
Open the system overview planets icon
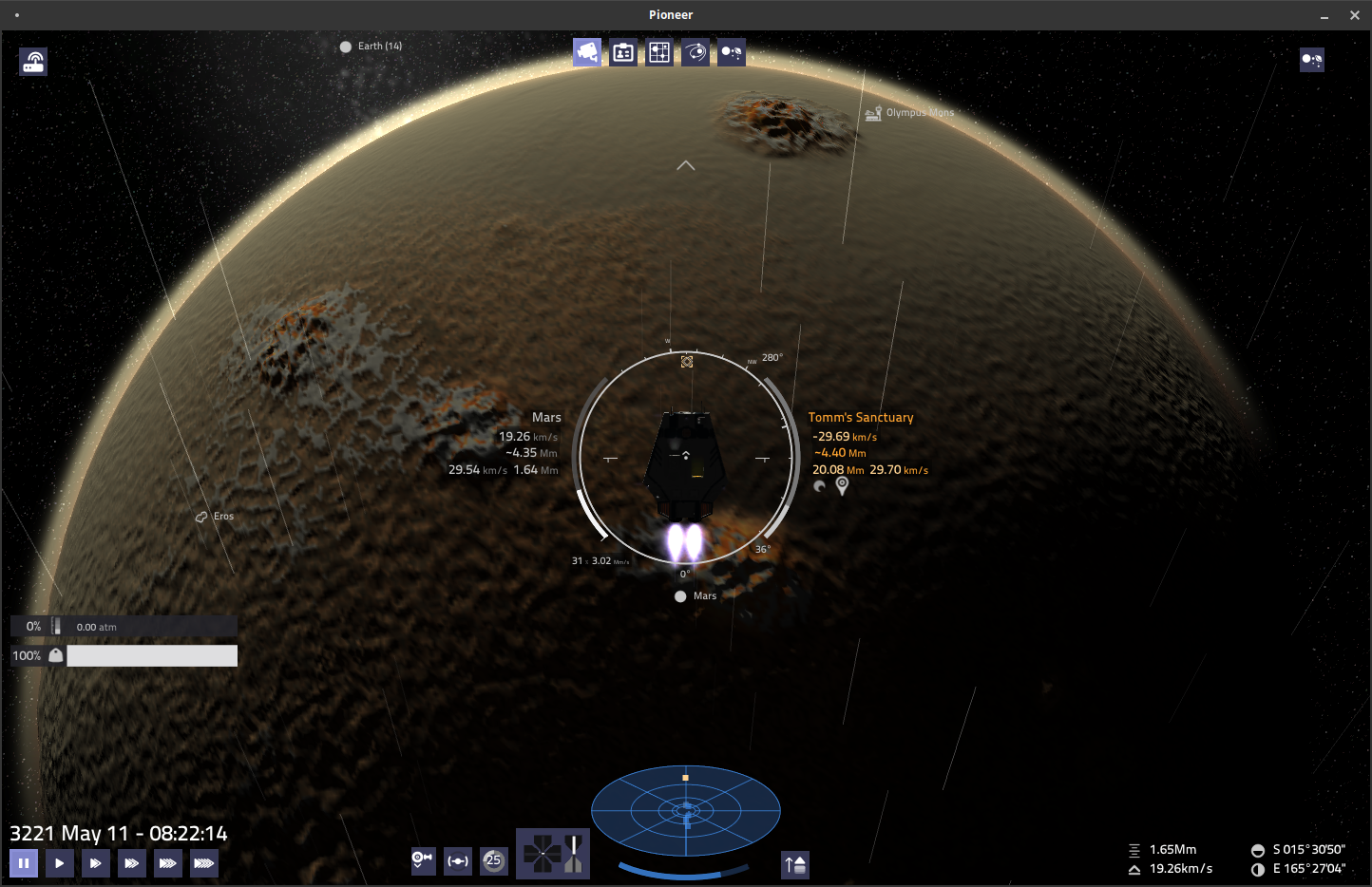click(x=732, y=52)
